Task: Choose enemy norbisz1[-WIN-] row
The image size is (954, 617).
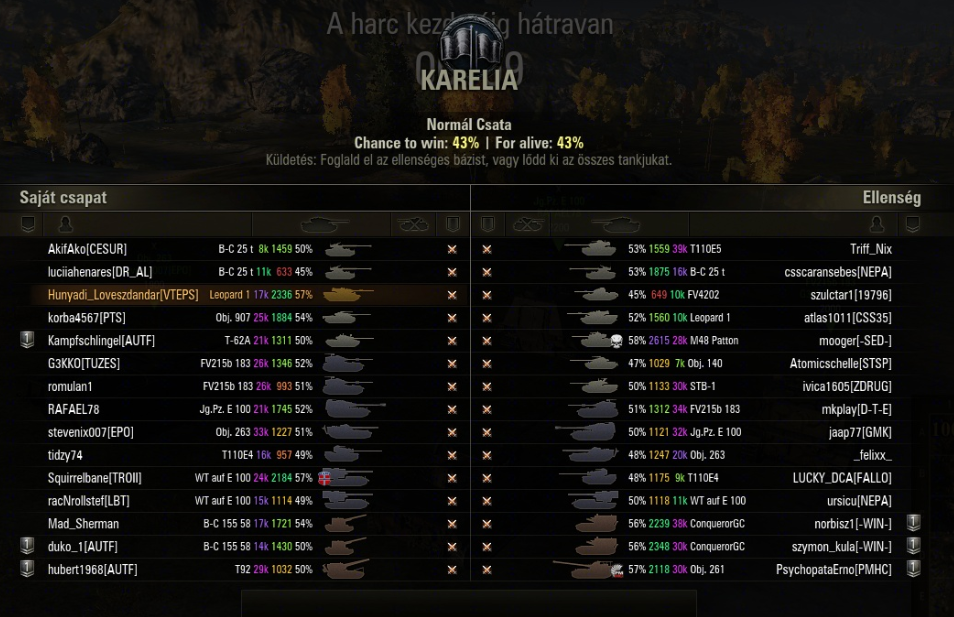Action: 852,524
